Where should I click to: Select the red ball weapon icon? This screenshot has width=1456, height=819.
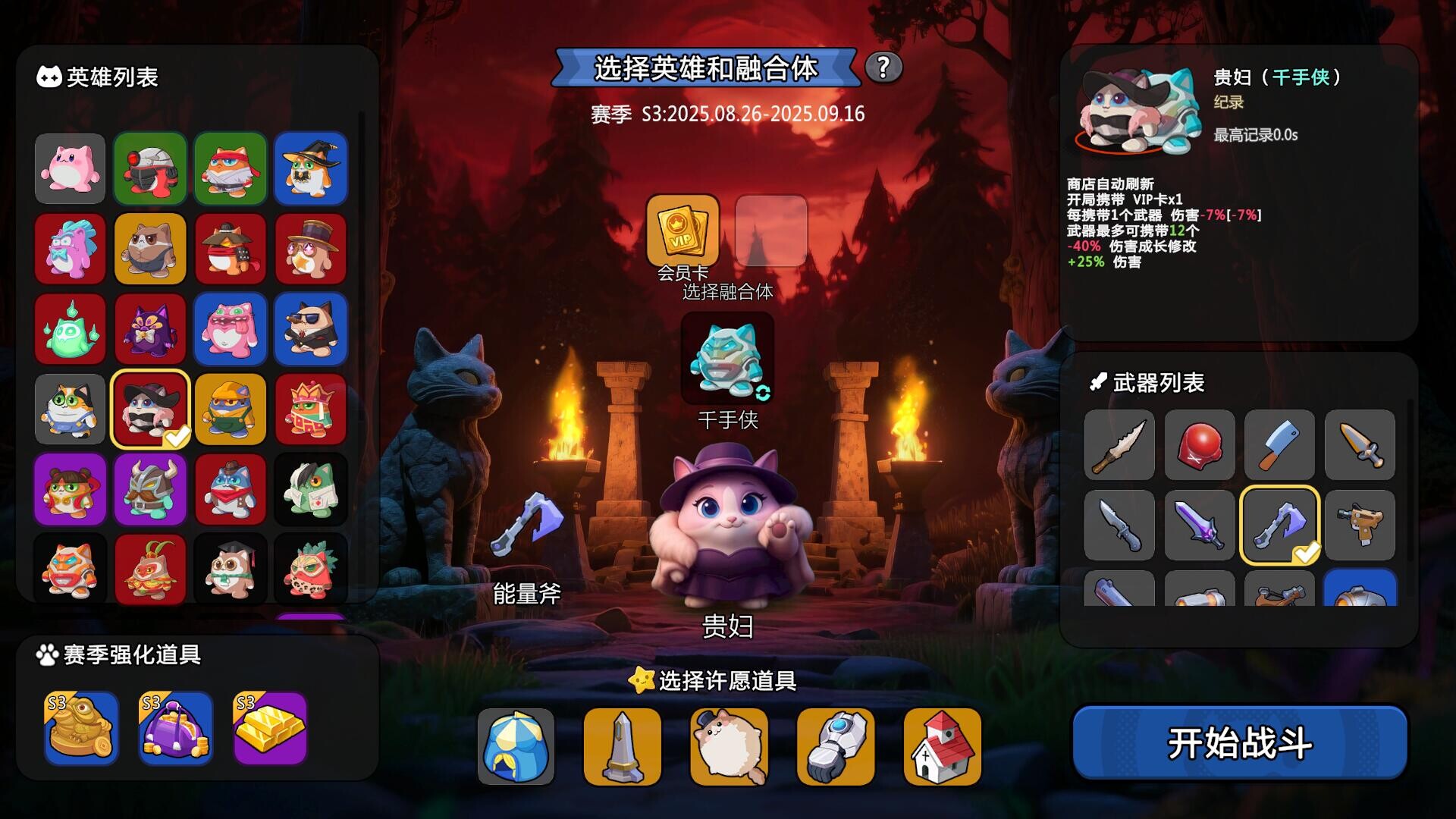click(1199, 447)
